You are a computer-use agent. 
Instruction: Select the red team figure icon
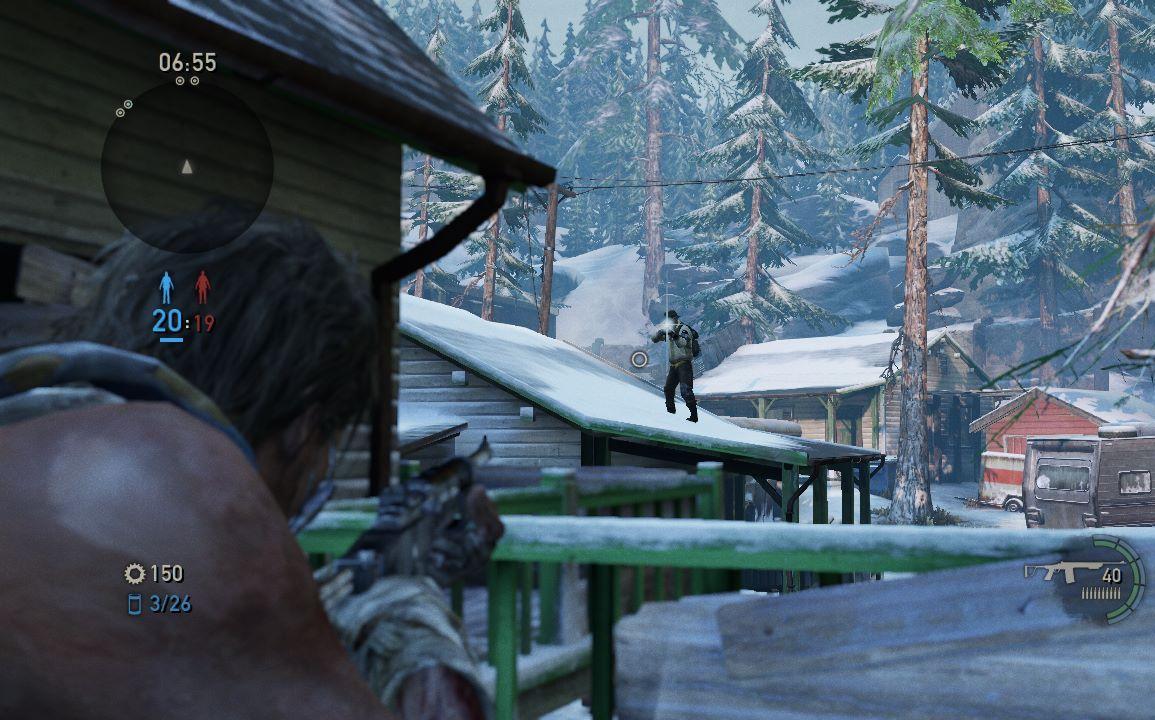[x=203, y=288]
